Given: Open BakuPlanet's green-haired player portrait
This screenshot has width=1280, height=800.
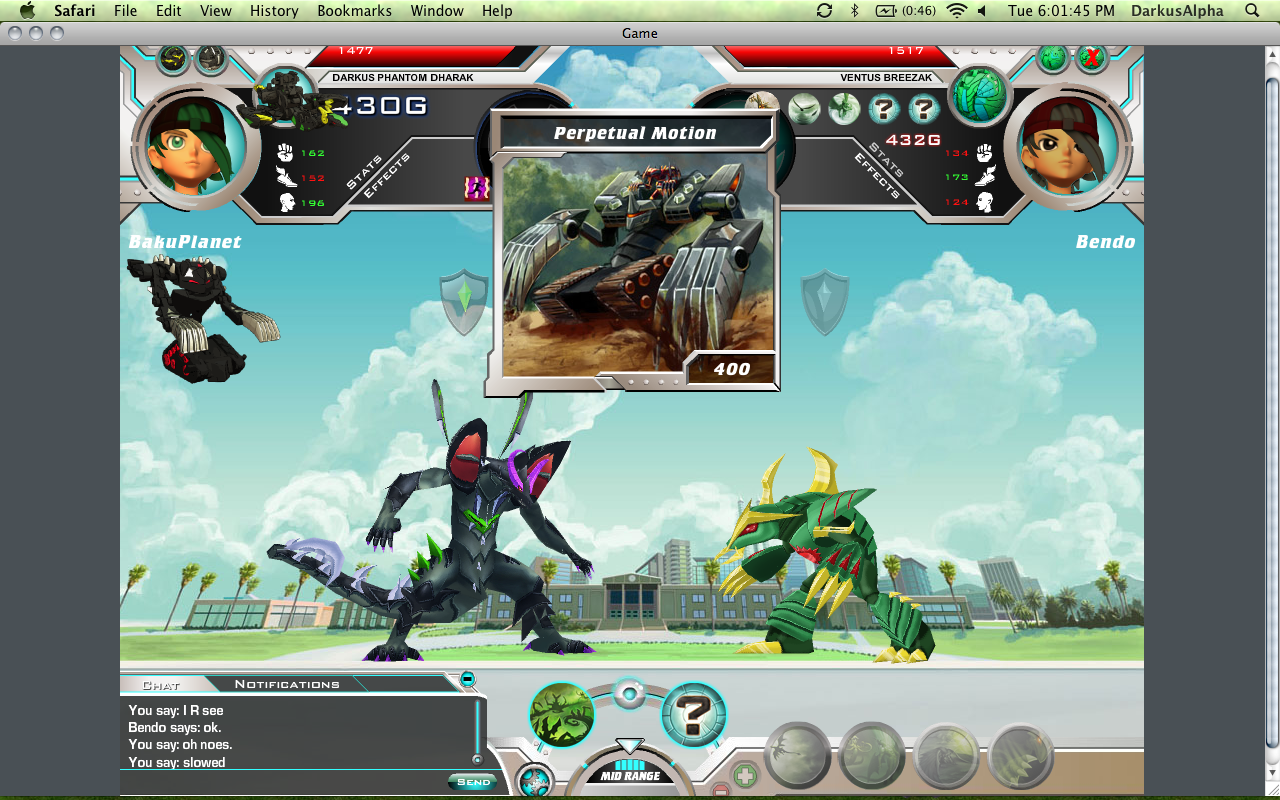Looking at the screenshot, I should [189, 145].
